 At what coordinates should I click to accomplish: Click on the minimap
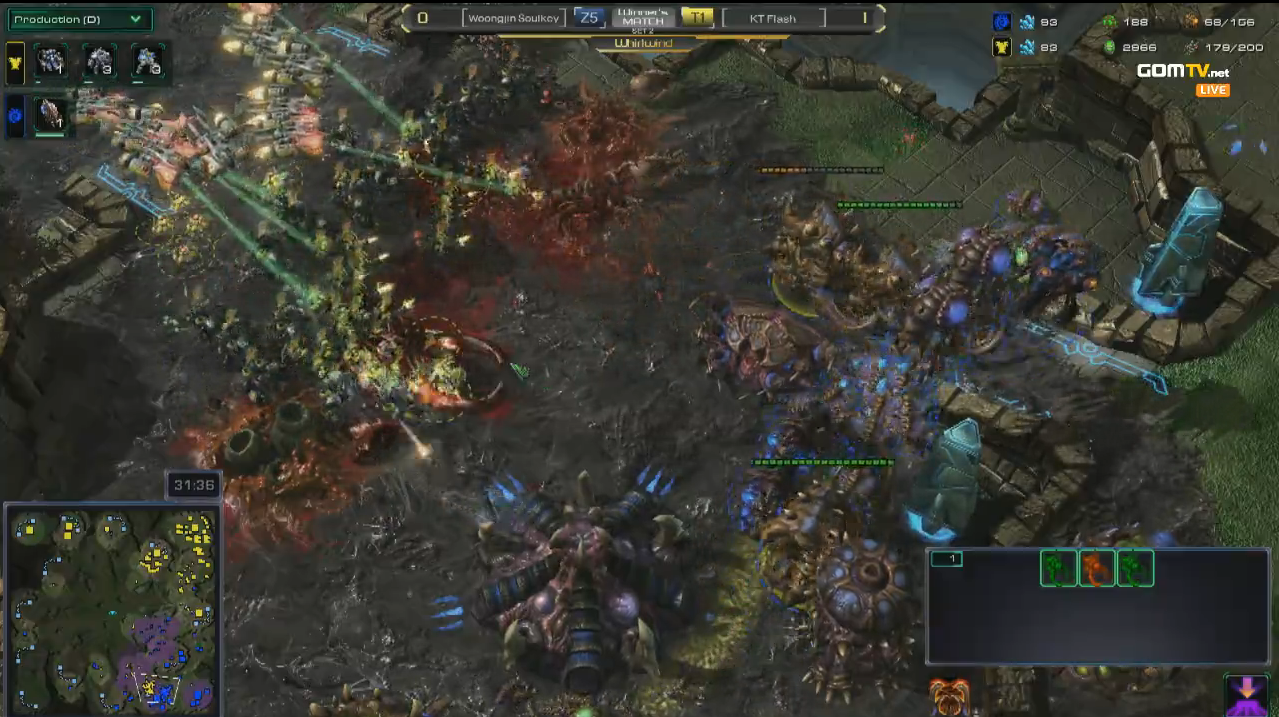tap(113, 608)
